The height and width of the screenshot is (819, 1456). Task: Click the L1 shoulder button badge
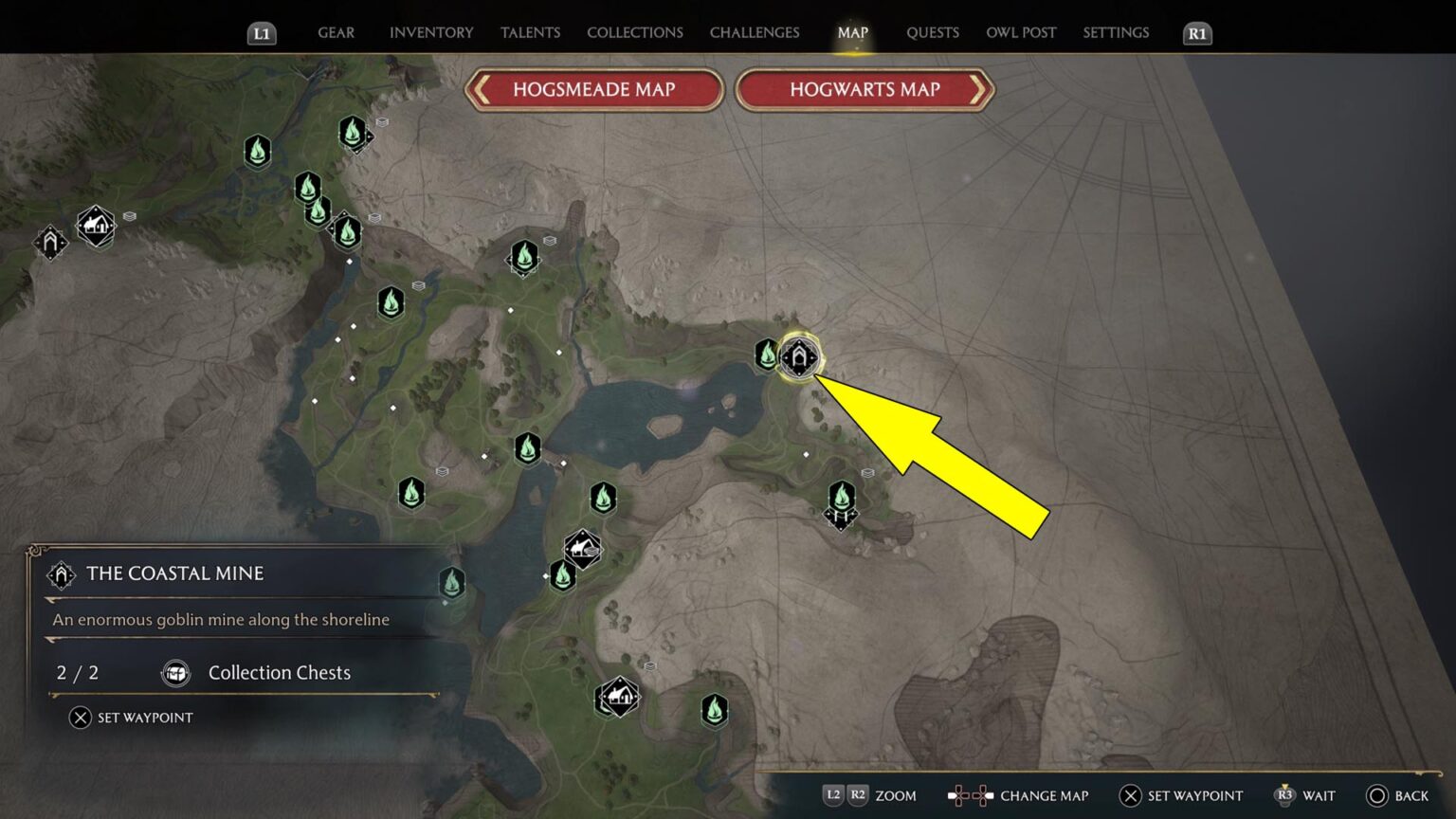tap(263, 32)
